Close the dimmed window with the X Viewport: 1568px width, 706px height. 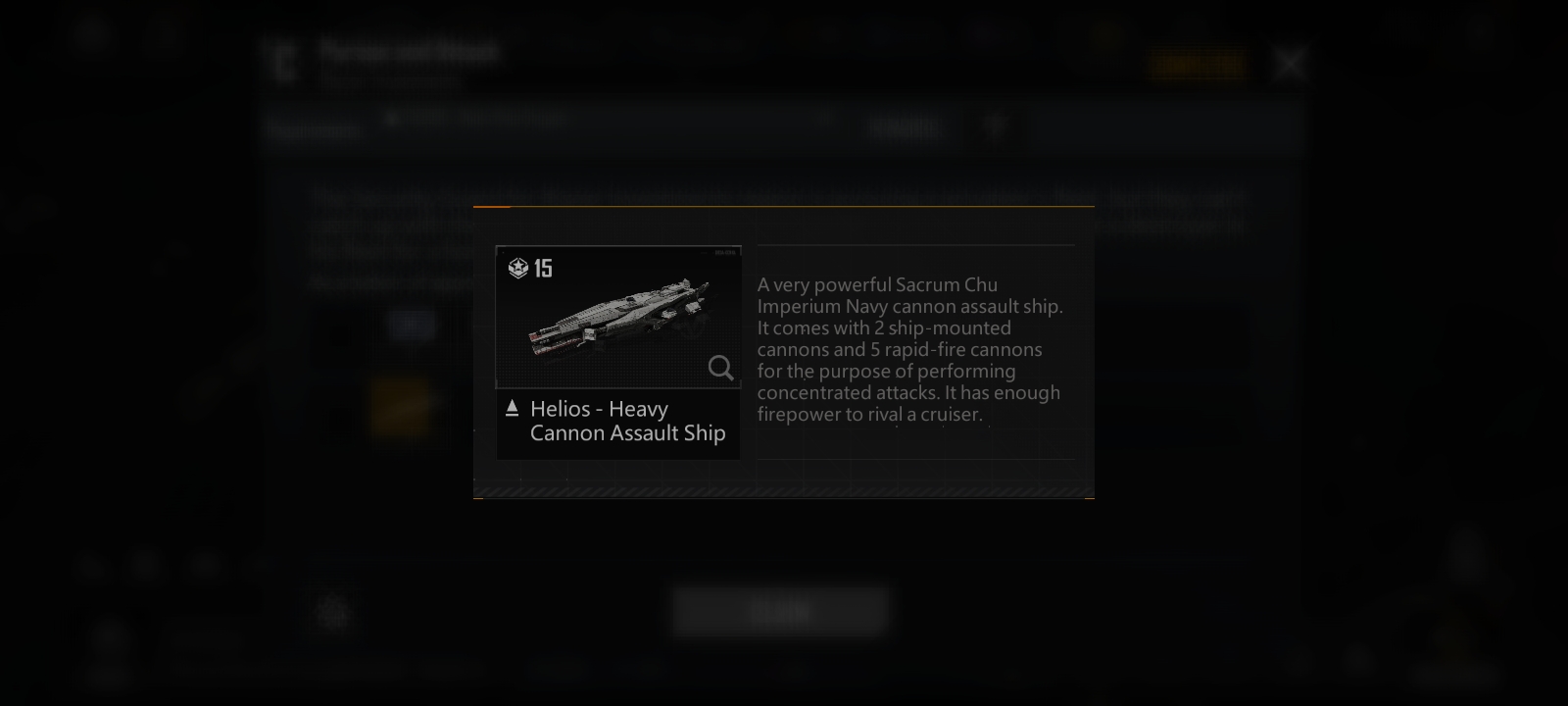[x=1290, y=65]
